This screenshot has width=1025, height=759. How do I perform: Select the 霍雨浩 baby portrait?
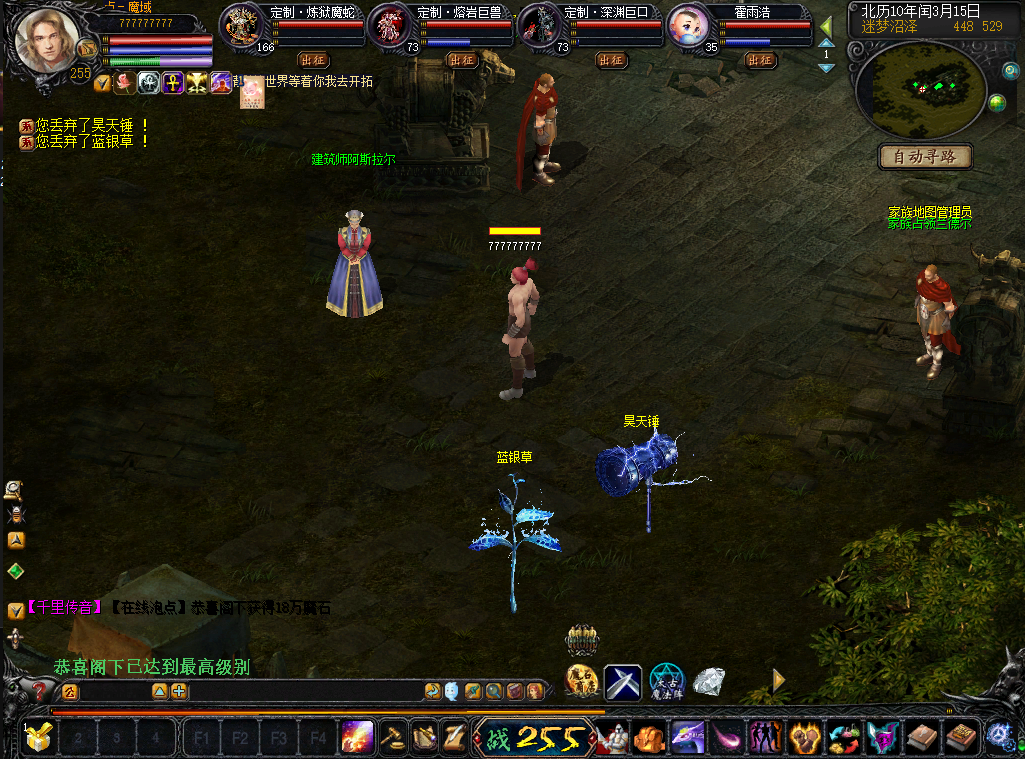pyautogui.click(x=688, y=25)
